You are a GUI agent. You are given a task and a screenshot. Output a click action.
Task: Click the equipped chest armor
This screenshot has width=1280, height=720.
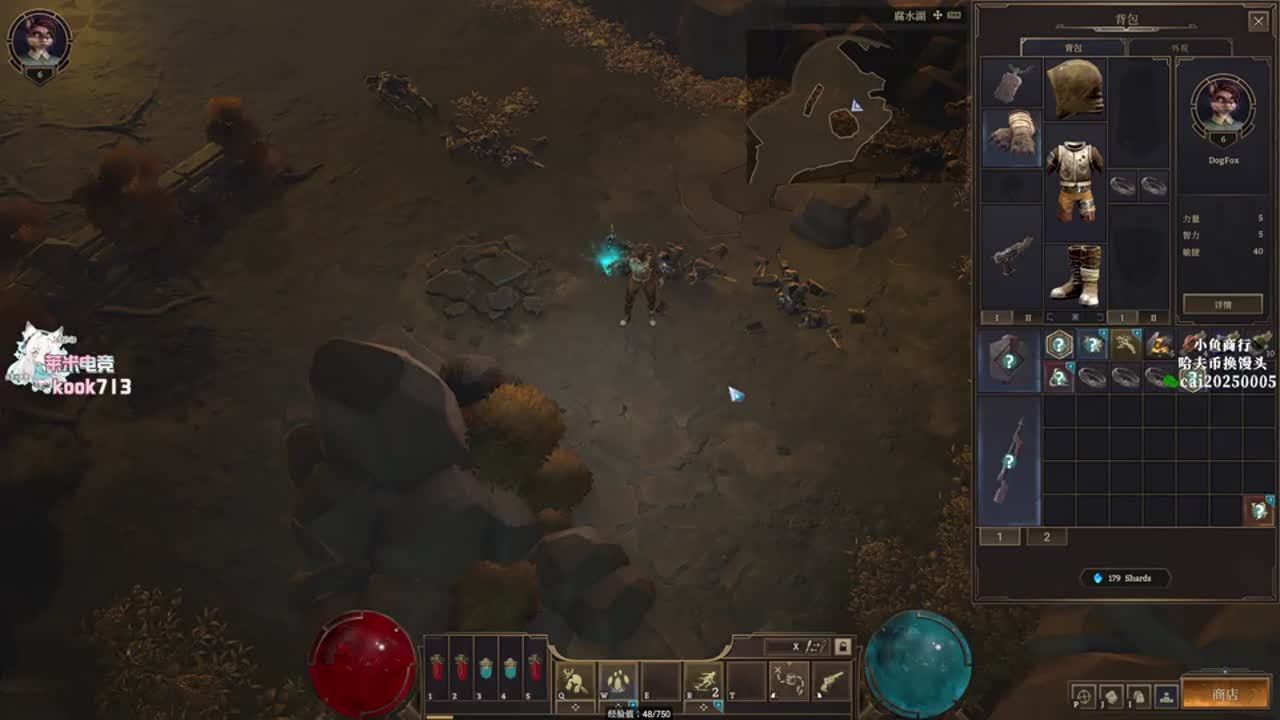tap(1075, 178)
